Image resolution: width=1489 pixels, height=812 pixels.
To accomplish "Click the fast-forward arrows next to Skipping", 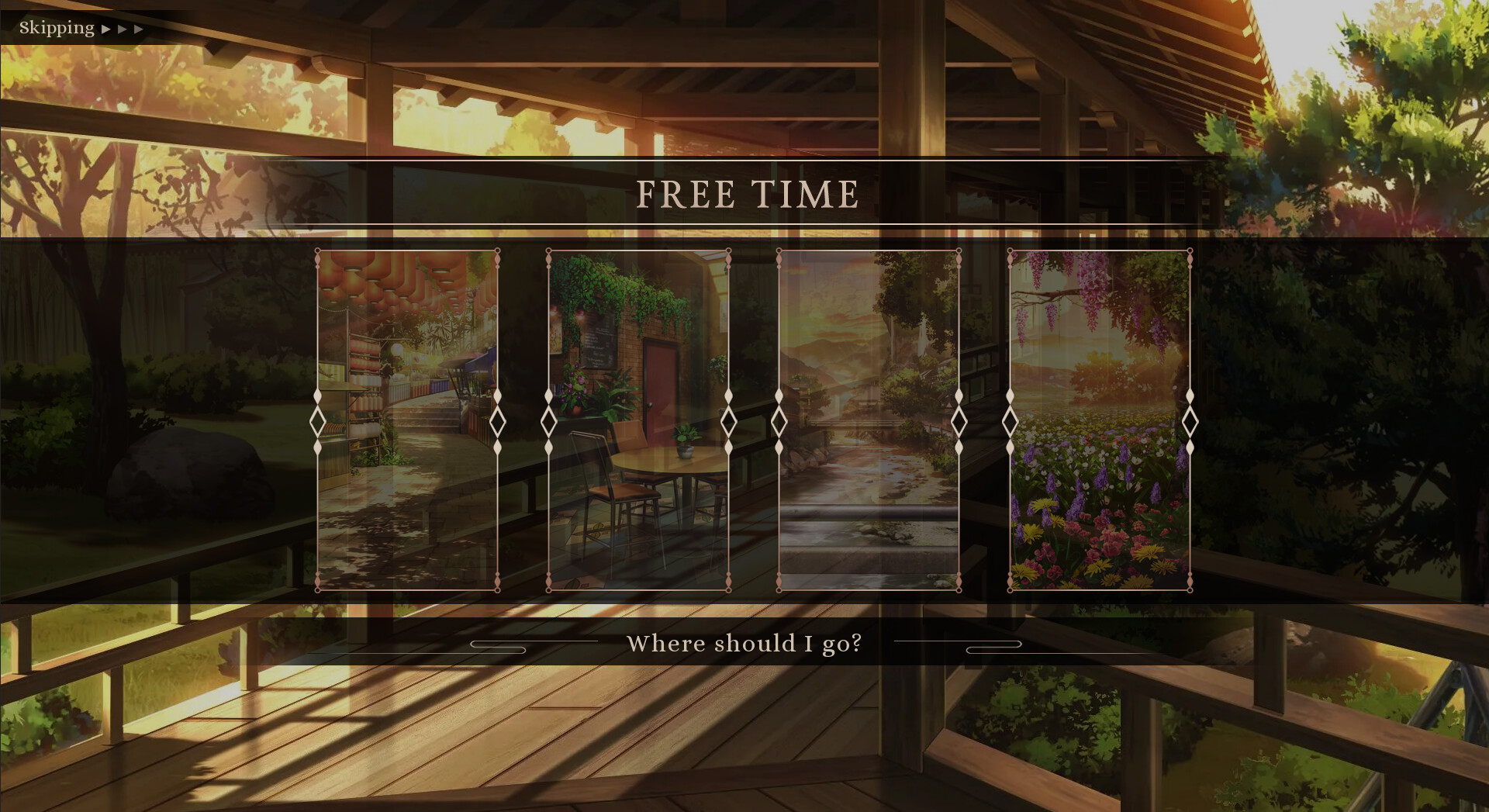I will pos(124,29).
